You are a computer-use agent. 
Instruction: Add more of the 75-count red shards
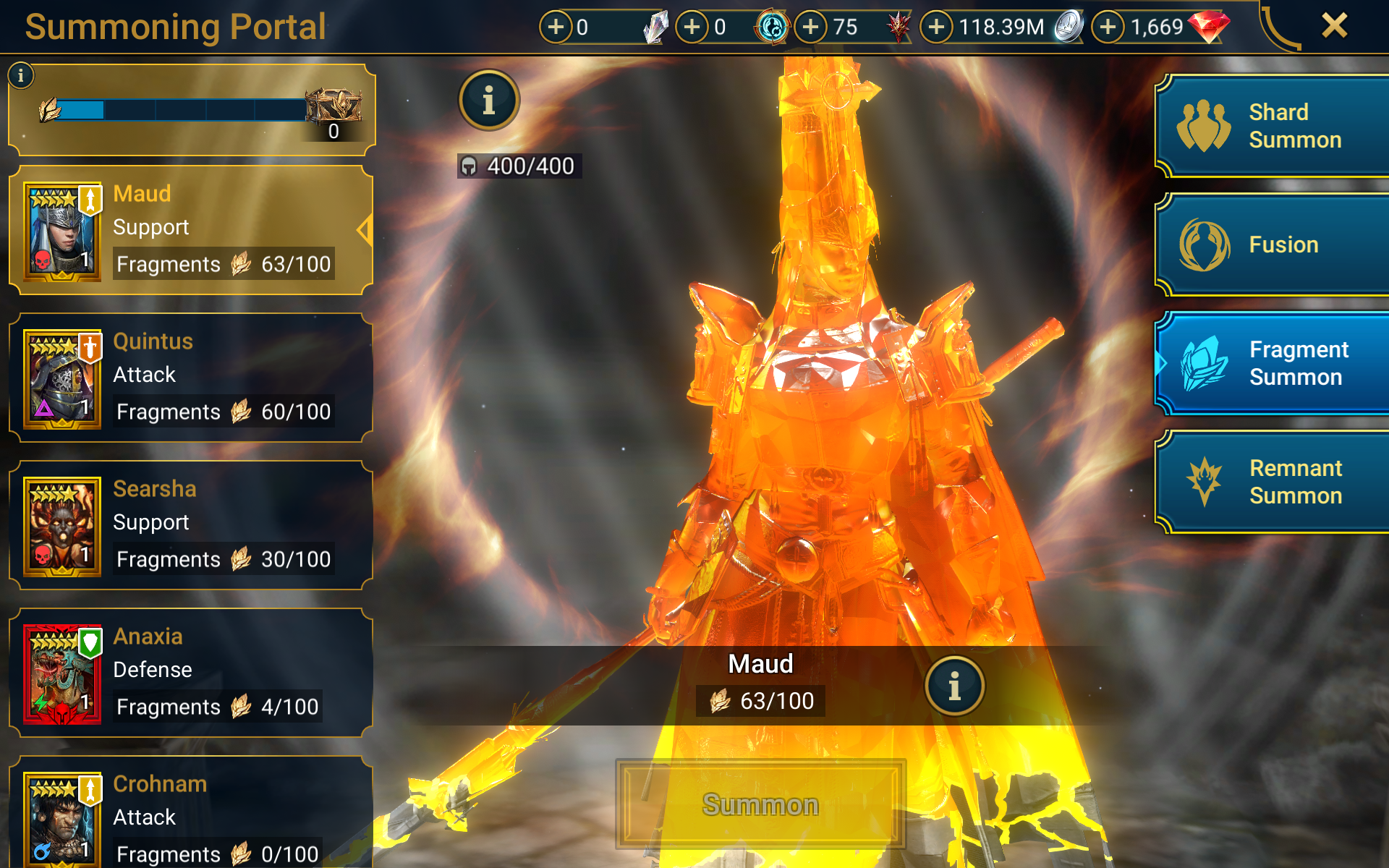point(811,27)
